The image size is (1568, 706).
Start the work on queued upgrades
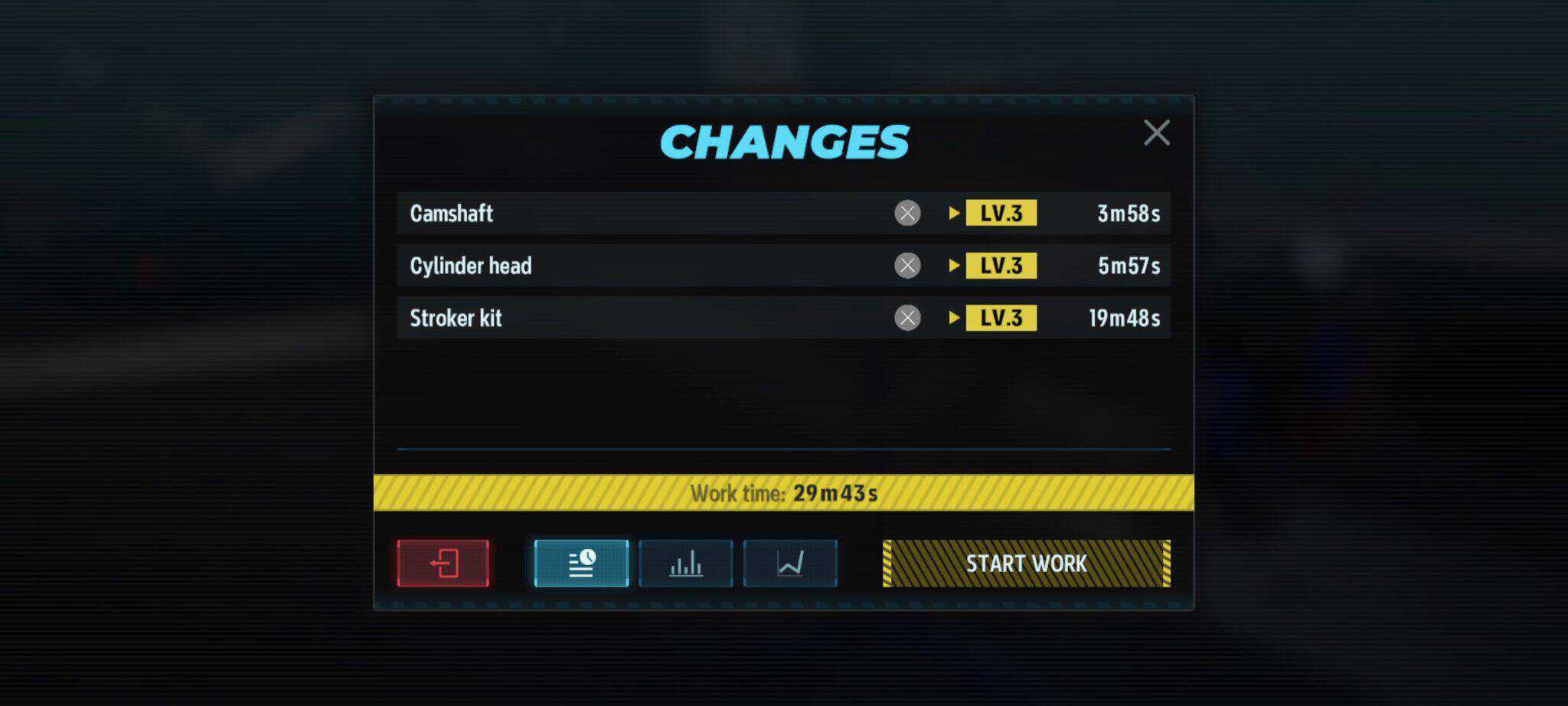point(1026,564)
